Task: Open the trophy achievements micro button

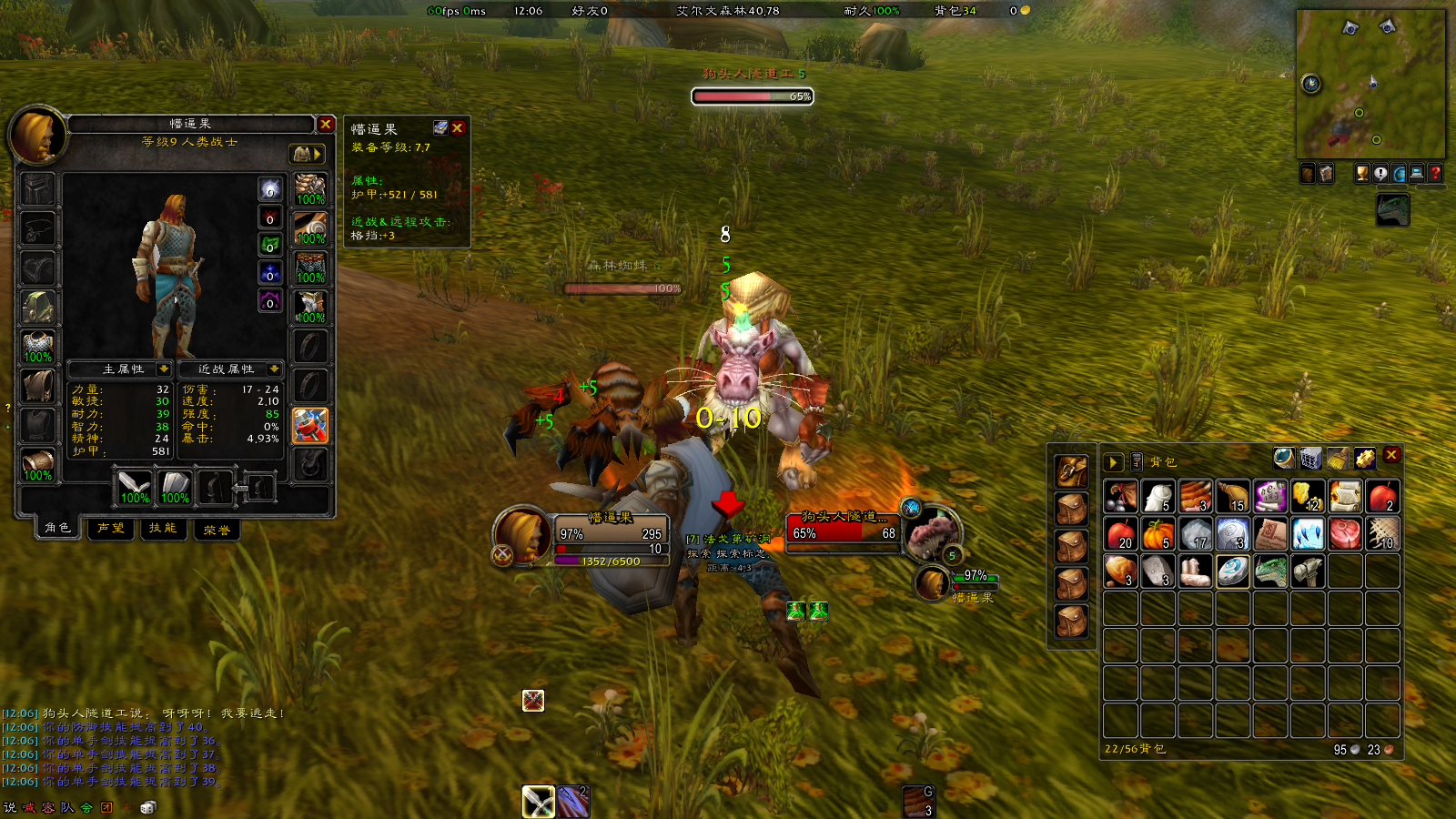Action: (1362, 173)
